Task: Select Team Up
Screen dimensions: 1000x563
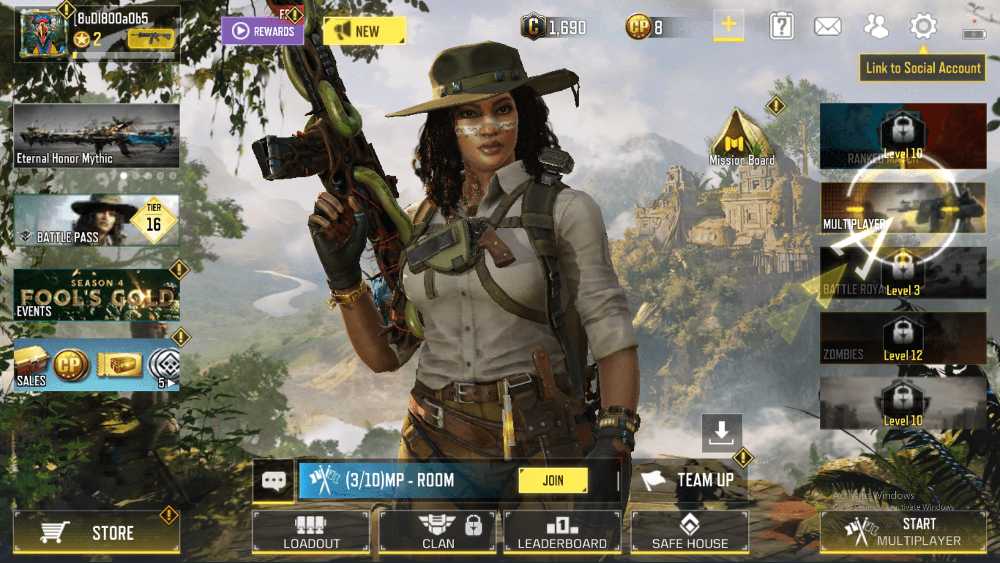Action: point(690,480)
